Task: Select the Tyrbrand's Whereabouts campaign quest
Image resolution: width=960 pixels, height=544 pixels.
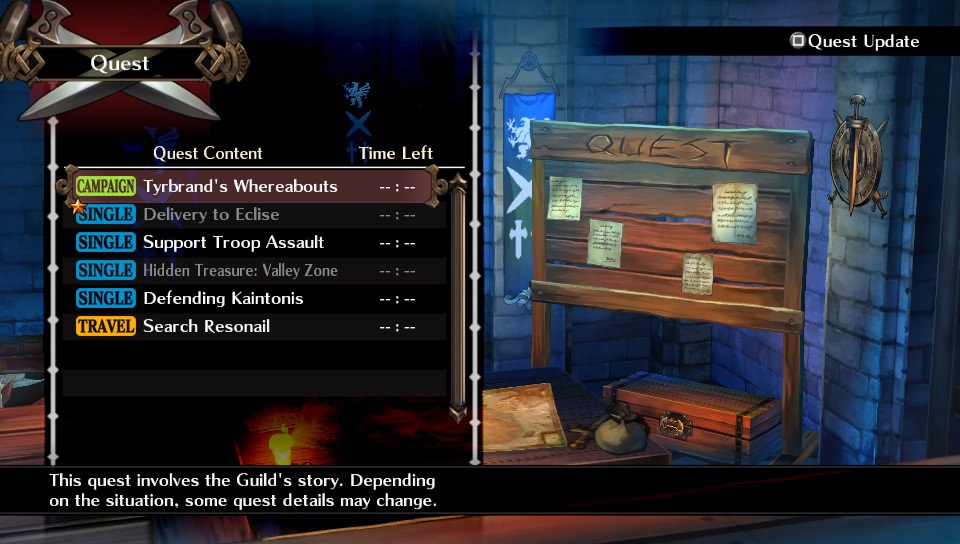Action: pyautogui.click(x=240, y=187)
